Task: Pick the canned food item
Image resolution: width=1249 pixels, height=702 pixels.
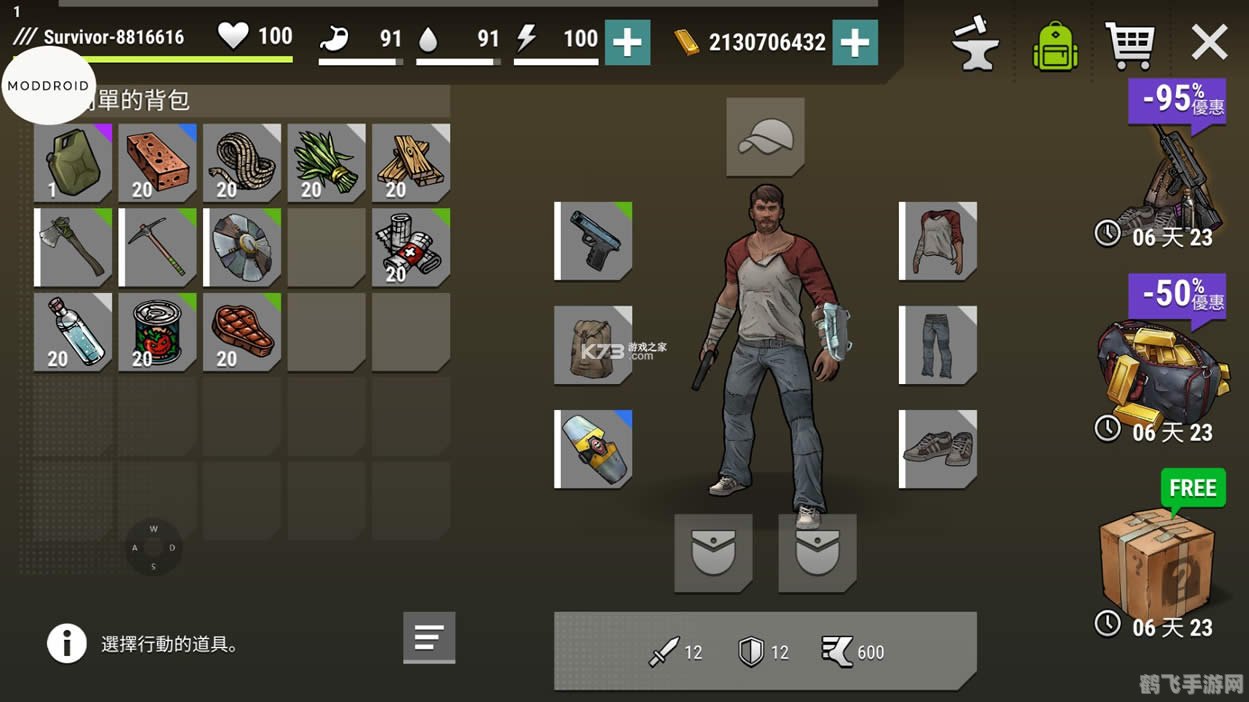Action: click(157, 332)
